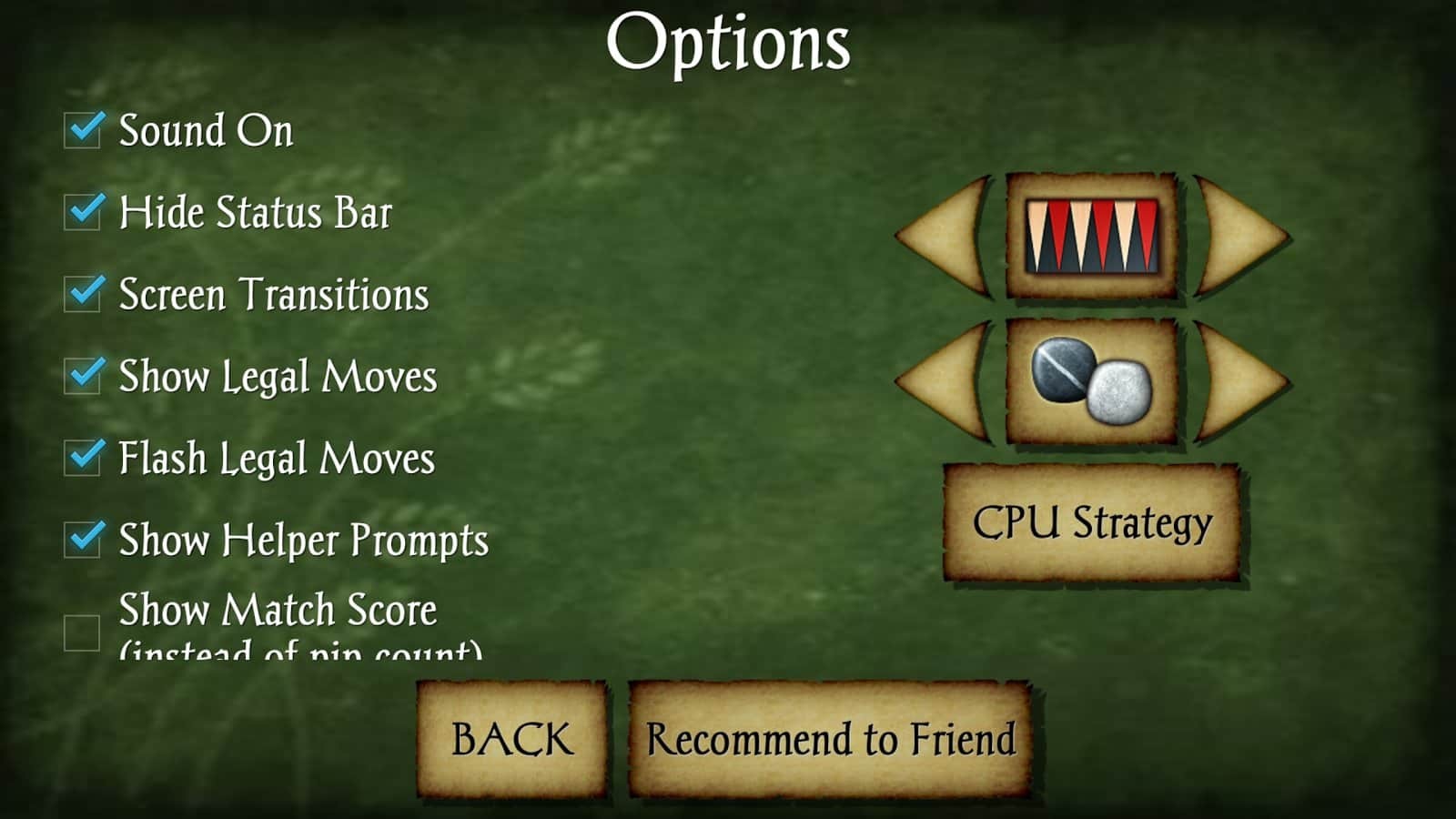Uncheck Show Legal Moves

pos(82,374)
